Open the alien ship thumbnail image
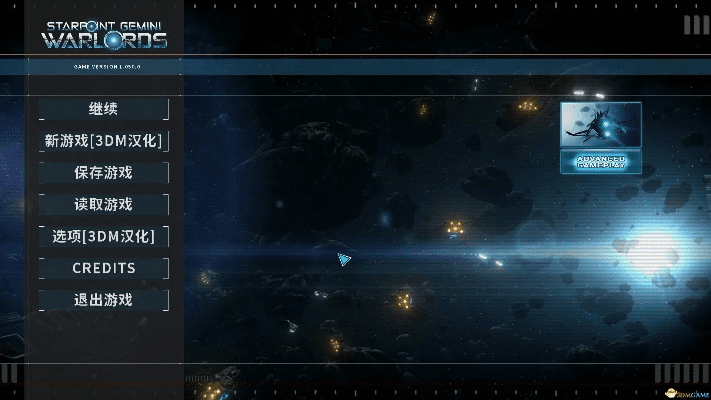 click(600, 124)
